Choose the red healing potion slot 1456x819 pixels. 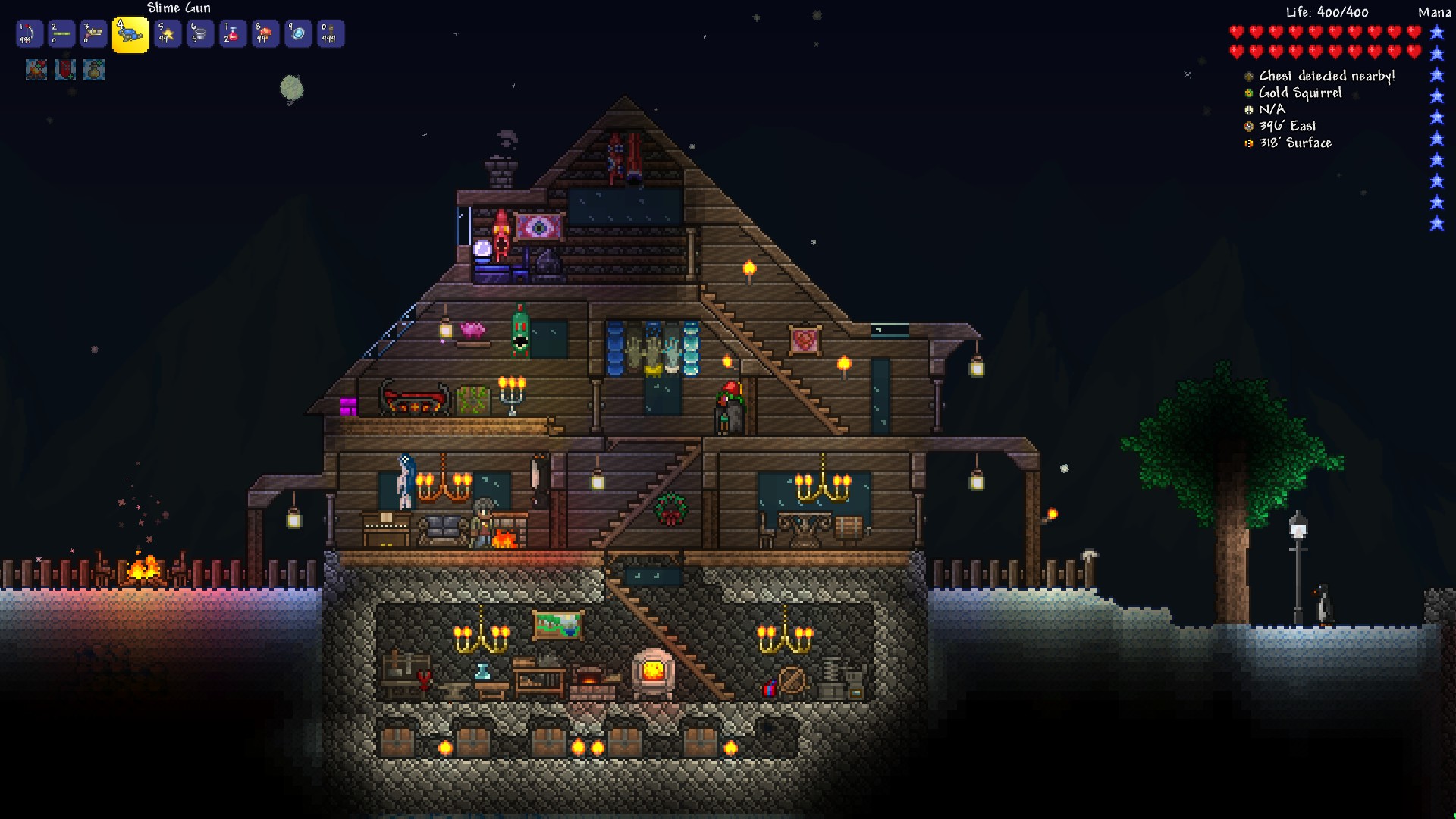[x=232, y=34]
